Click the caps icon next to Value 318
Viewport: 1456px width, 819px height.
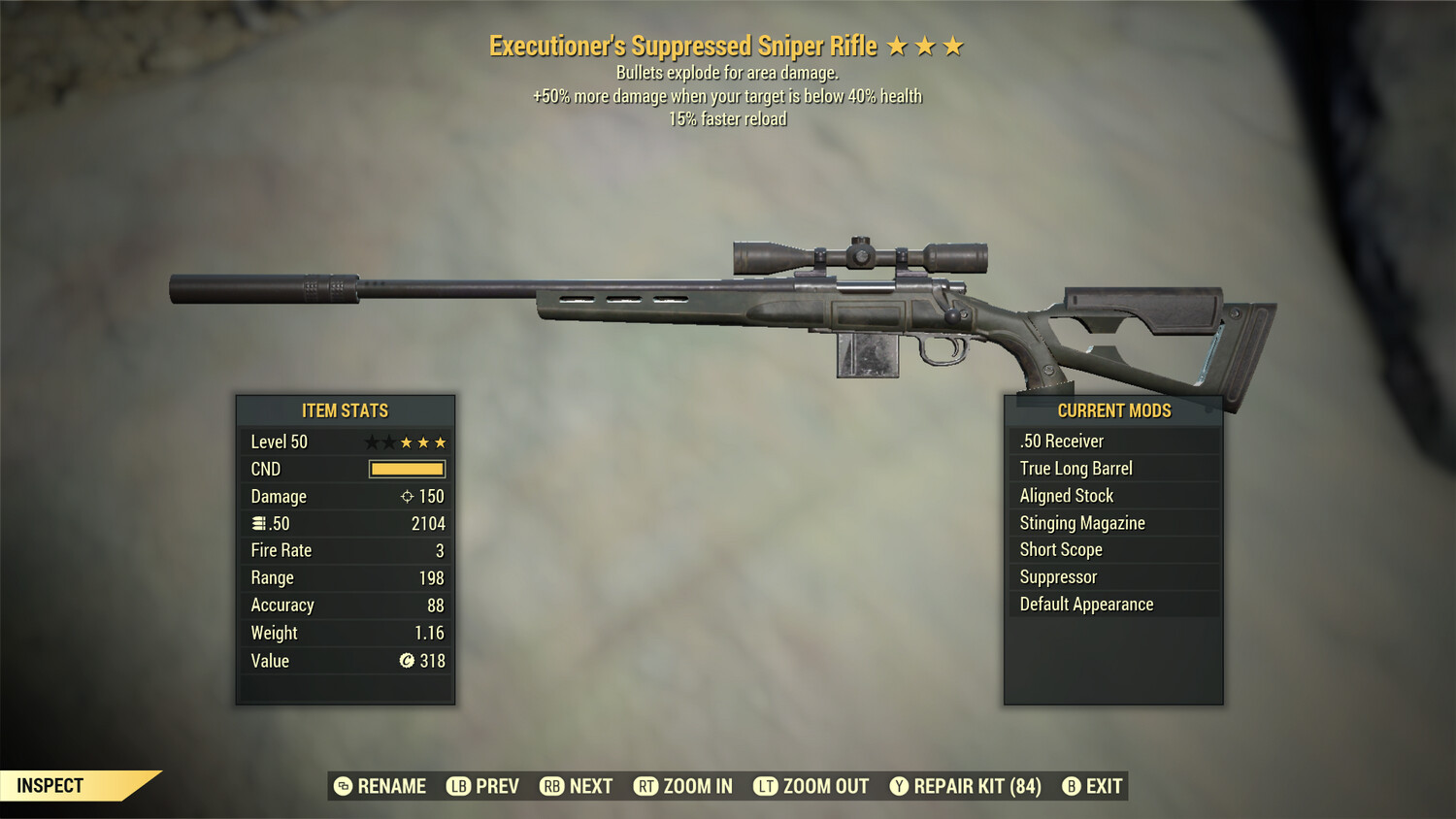pyautogui.click(x=408, y=661)
